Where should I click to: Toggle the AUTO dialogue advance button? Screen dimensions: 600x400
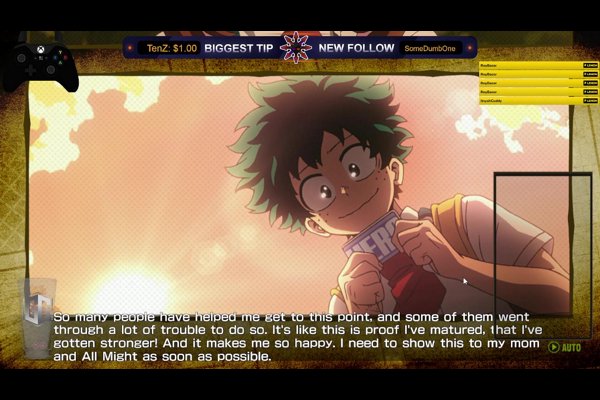tap(564, 348)
